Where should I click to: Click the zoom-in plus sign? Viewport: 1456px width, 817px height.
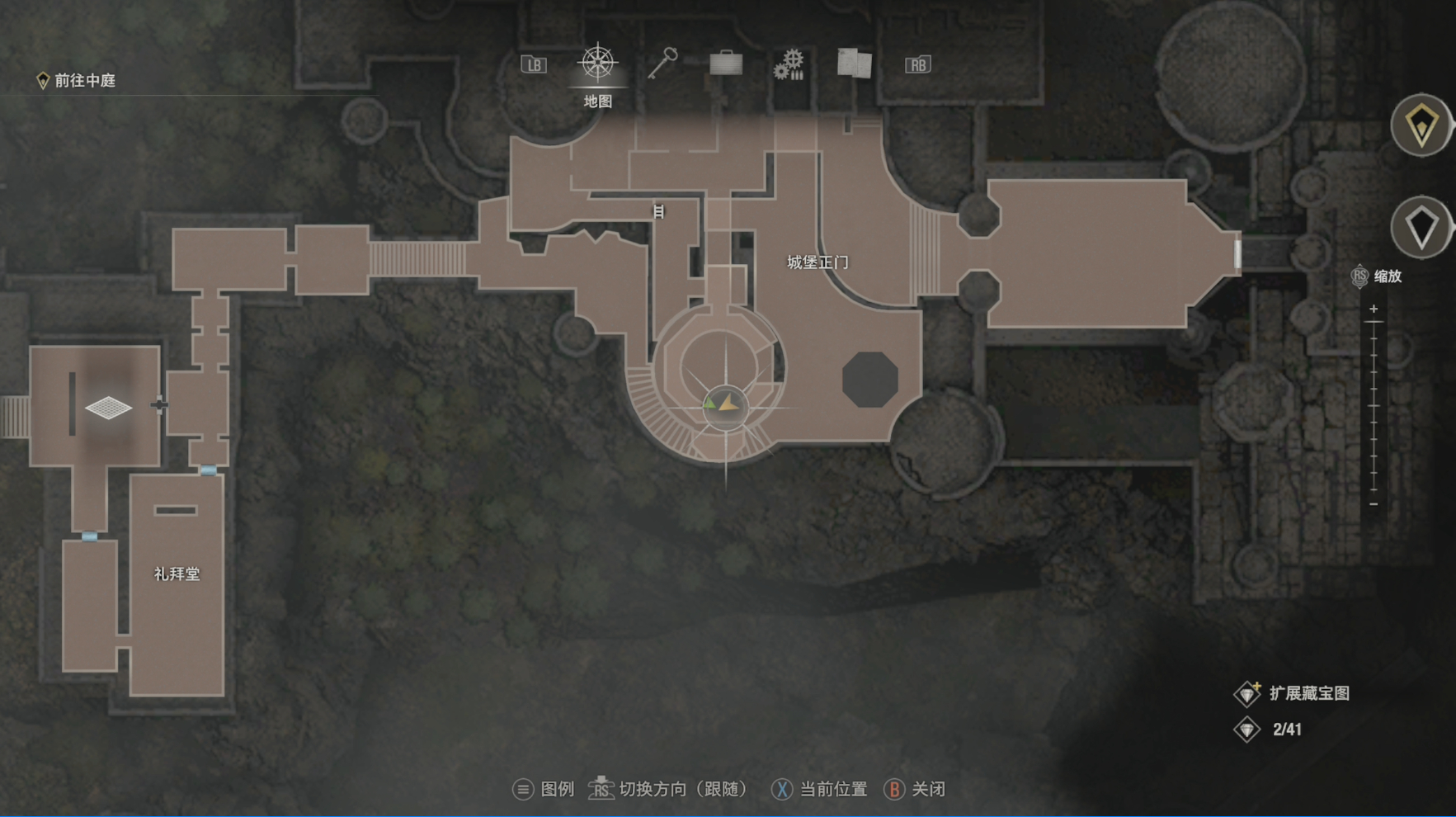click(x=1374, y=309)
